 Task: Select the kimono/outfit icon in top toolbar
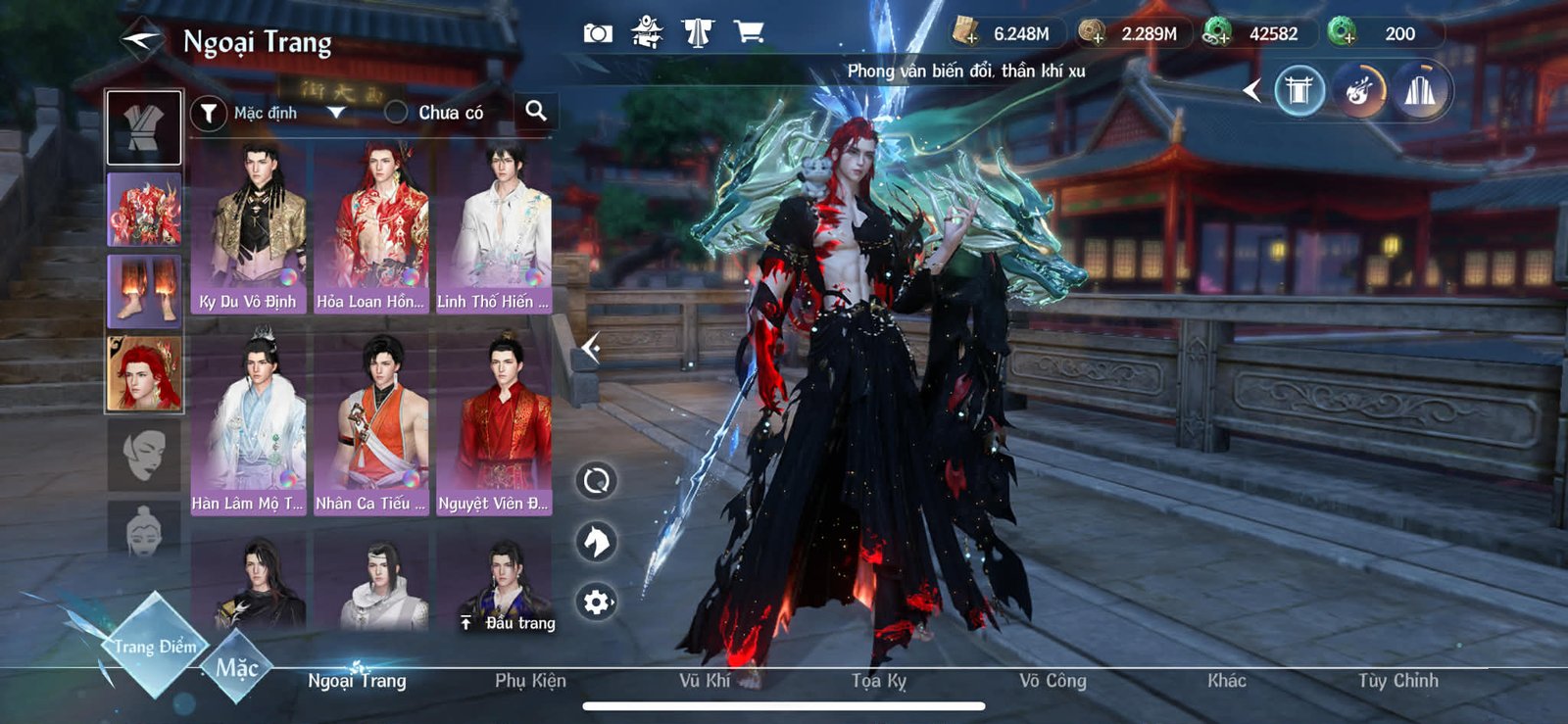(699, 31)
